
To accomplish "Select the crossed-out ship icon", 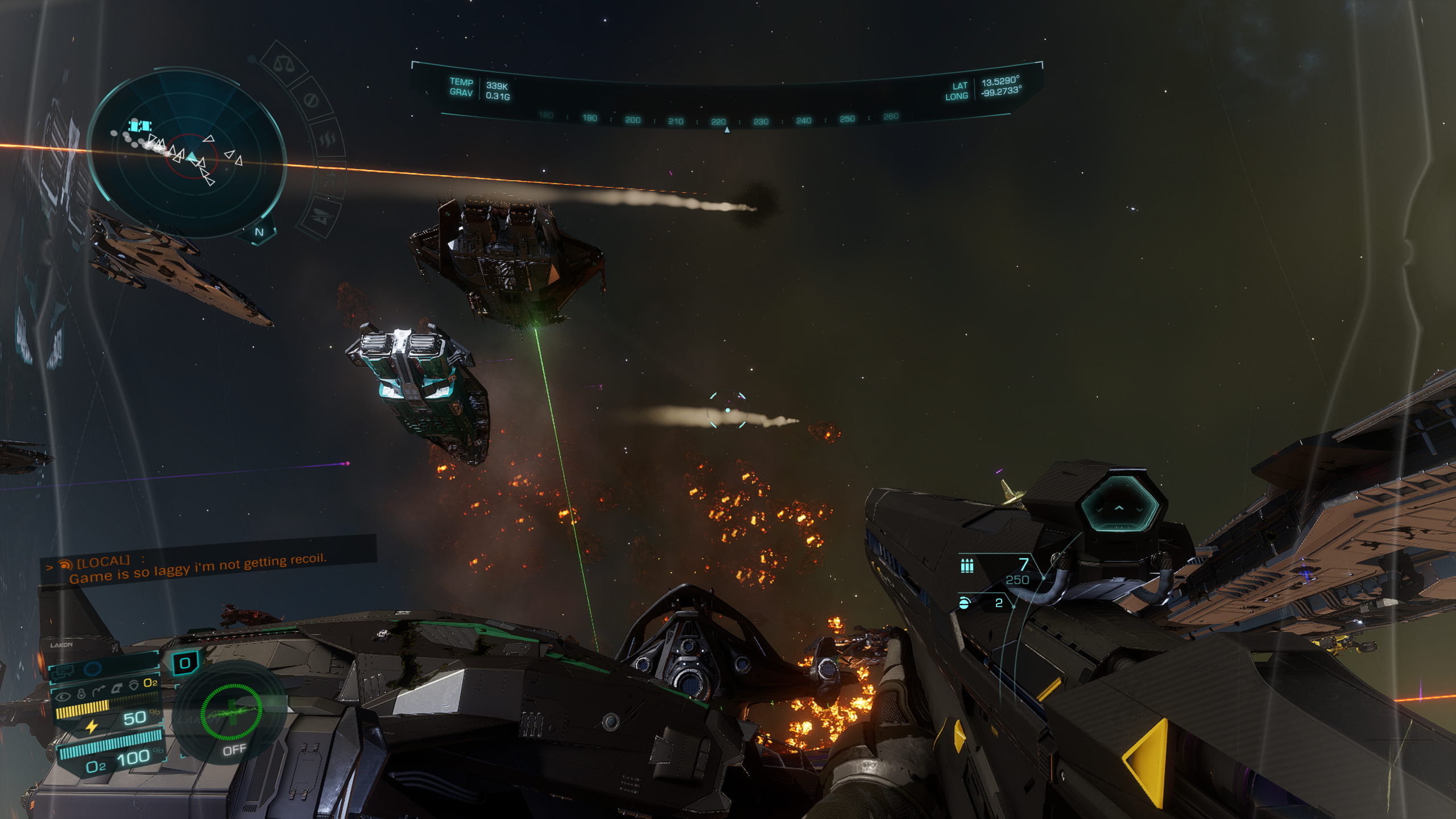I will pyautogui.click(x=322, y=217).
